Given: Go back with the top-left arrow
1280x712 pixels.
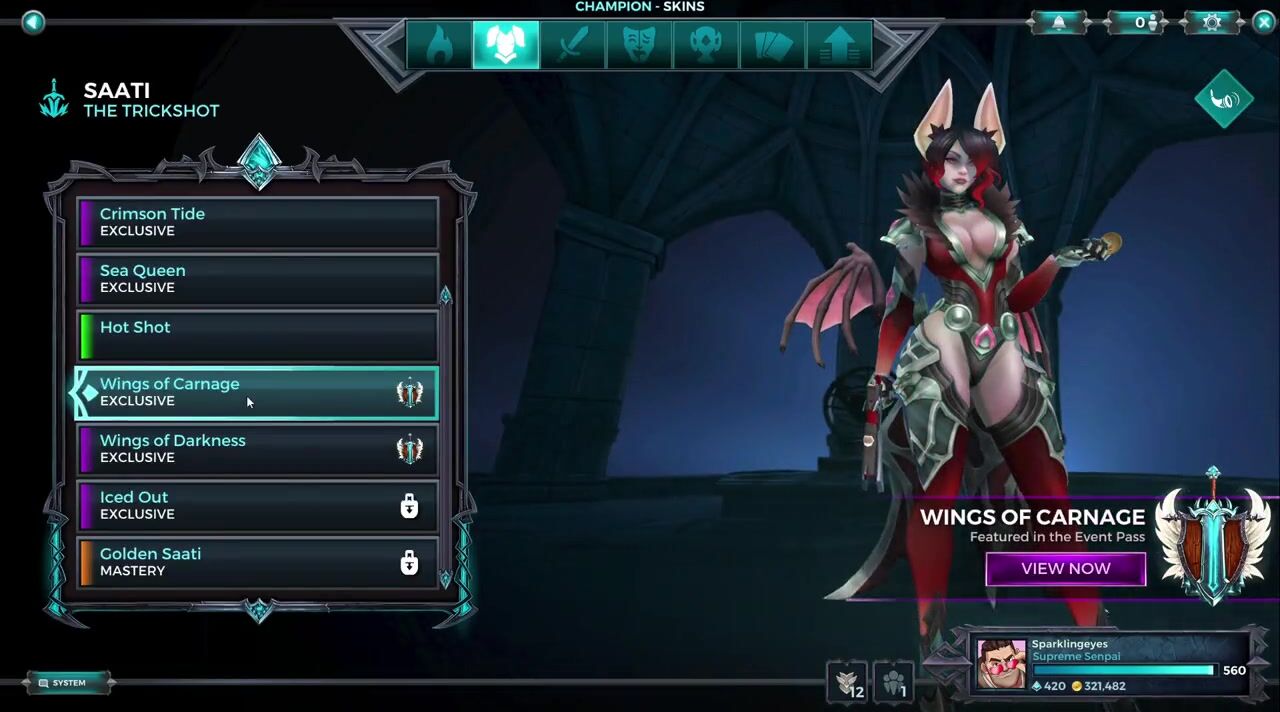Looking at the screenshot, I should point(33,22).
